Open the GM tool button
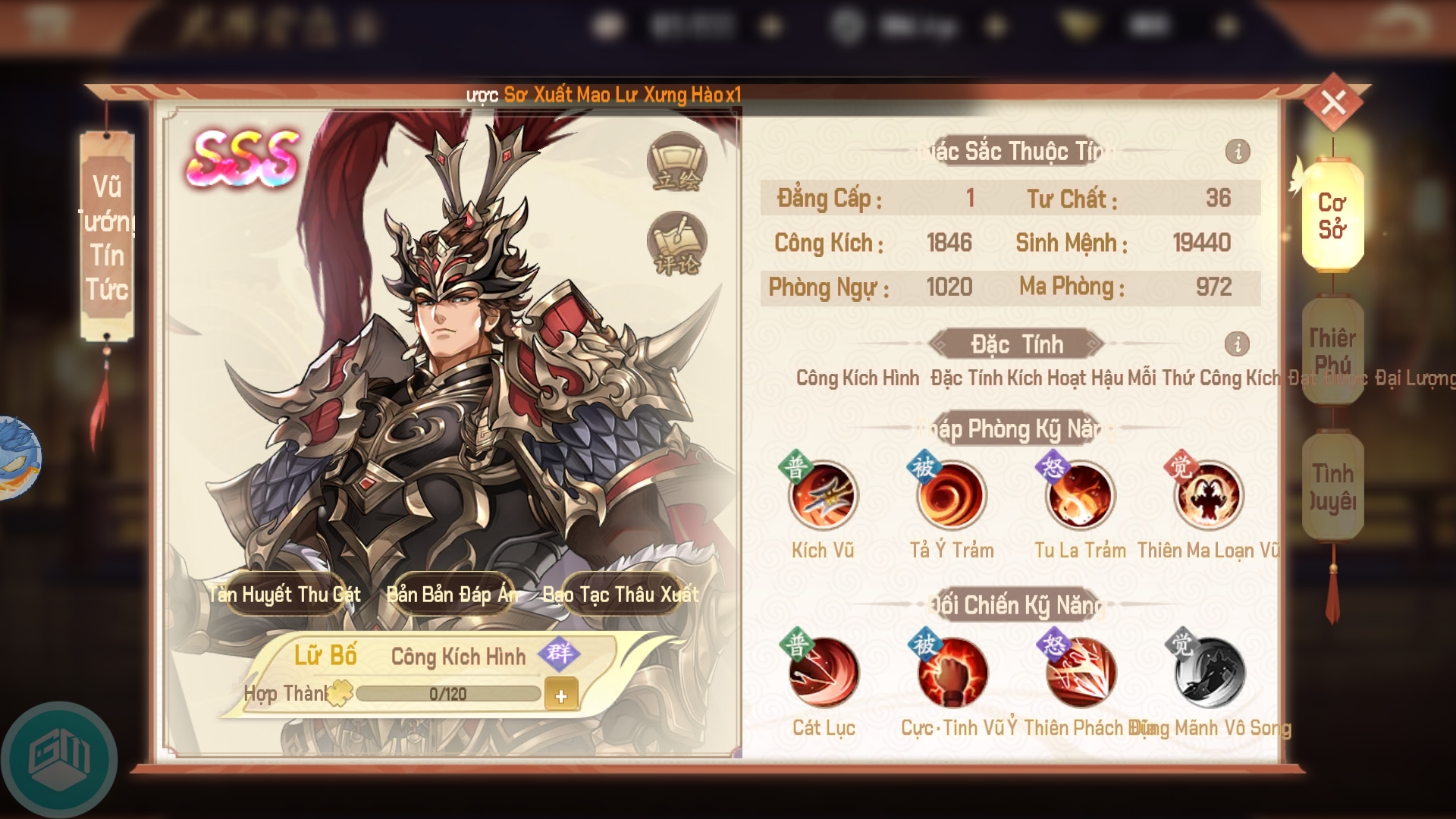This screenshot has height=819, width=1456. click(x=59, y=758)
